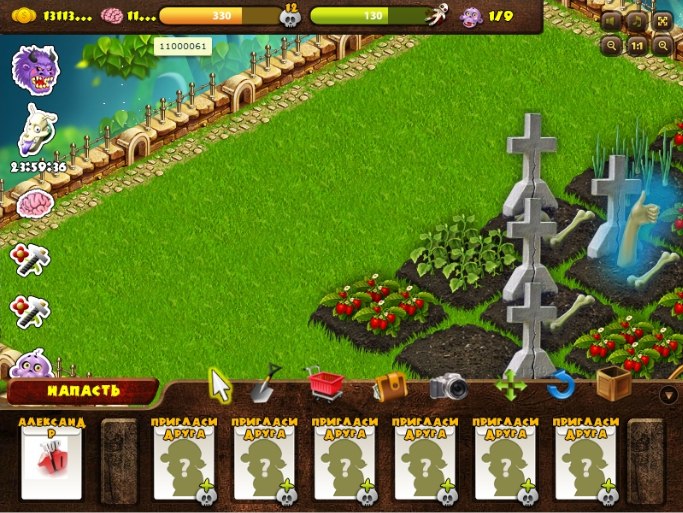The height and width of the screenshot is (513, 683).
Task: Select the arrow cursor tool
Action: coord(219,384)
